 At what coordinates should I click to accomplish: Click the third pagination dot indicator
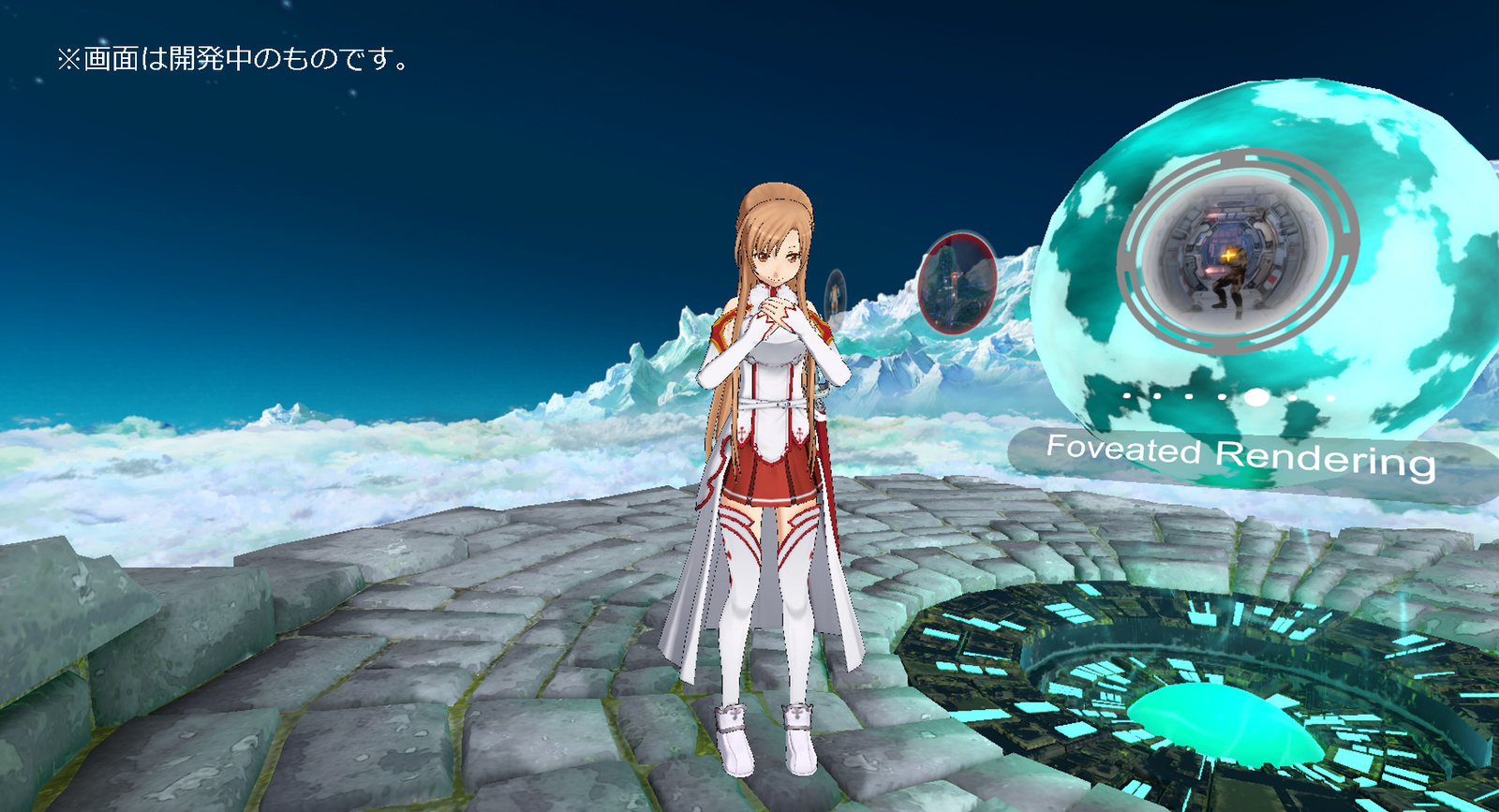(1188, 395)
